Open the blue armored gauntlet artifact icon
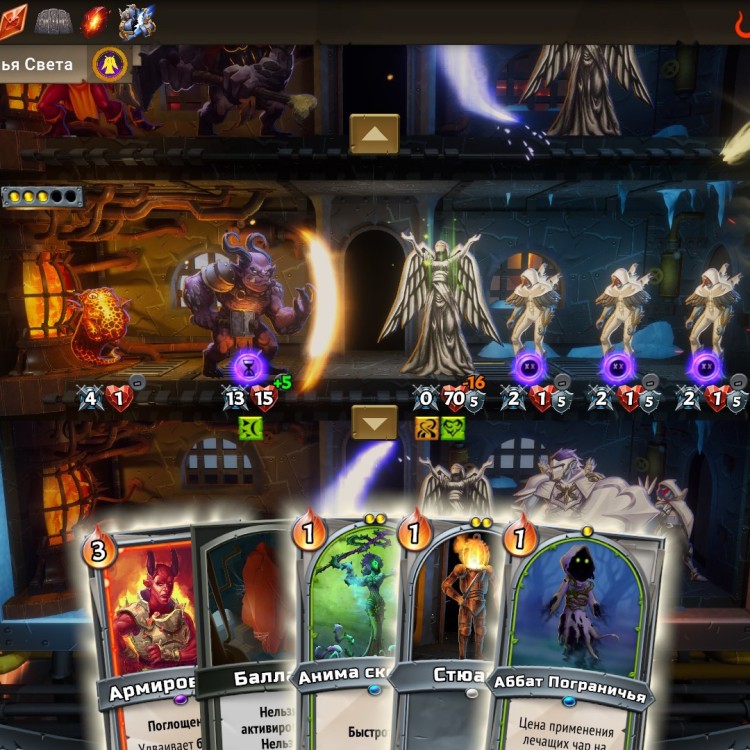This screenshot has height=750, width=750. coord(136,19)
